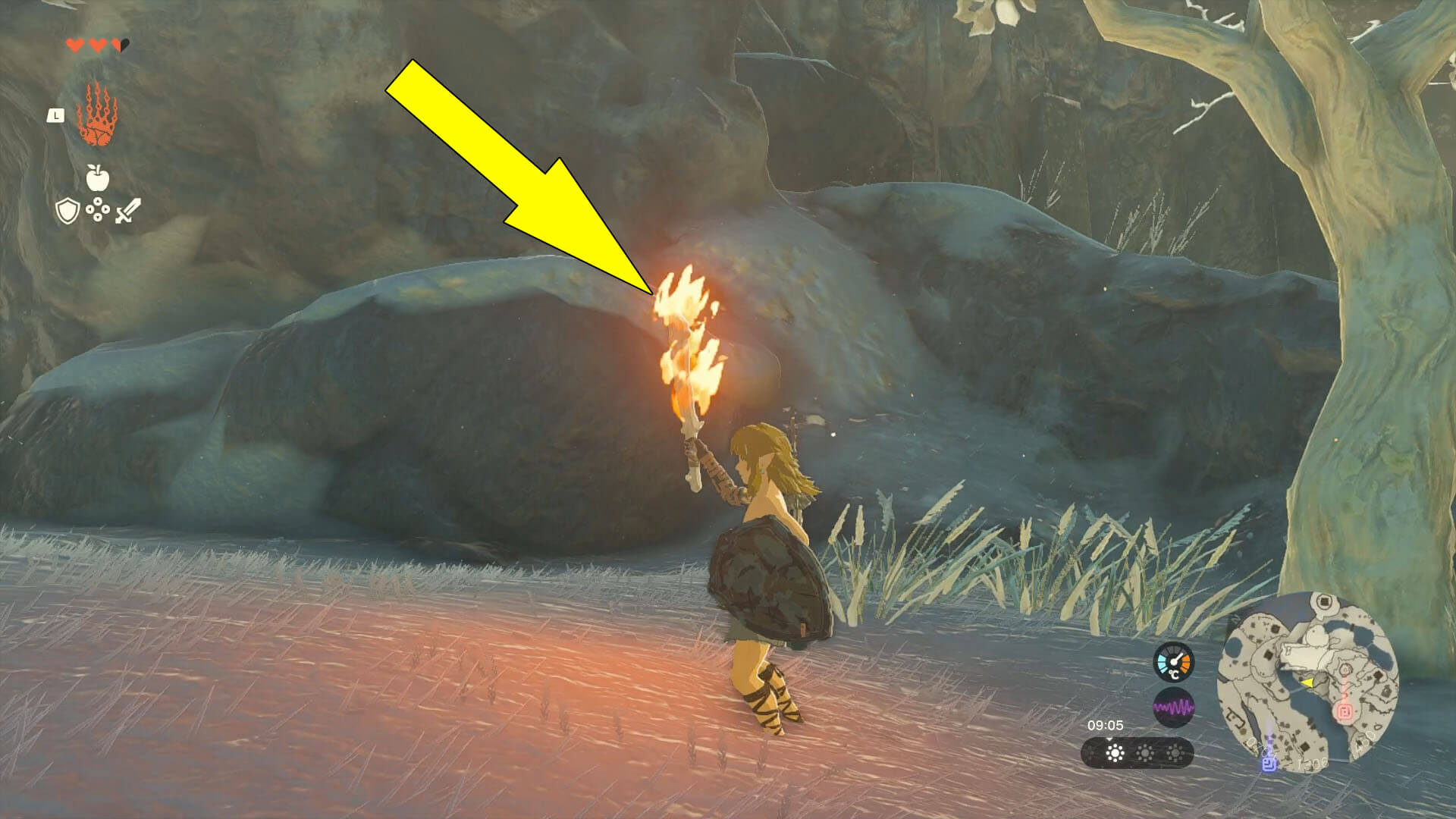Image resolution: width=1456 pixels, height=819 pixels.
Task: Click the purple noise level meter
Action: point(1174,707)
